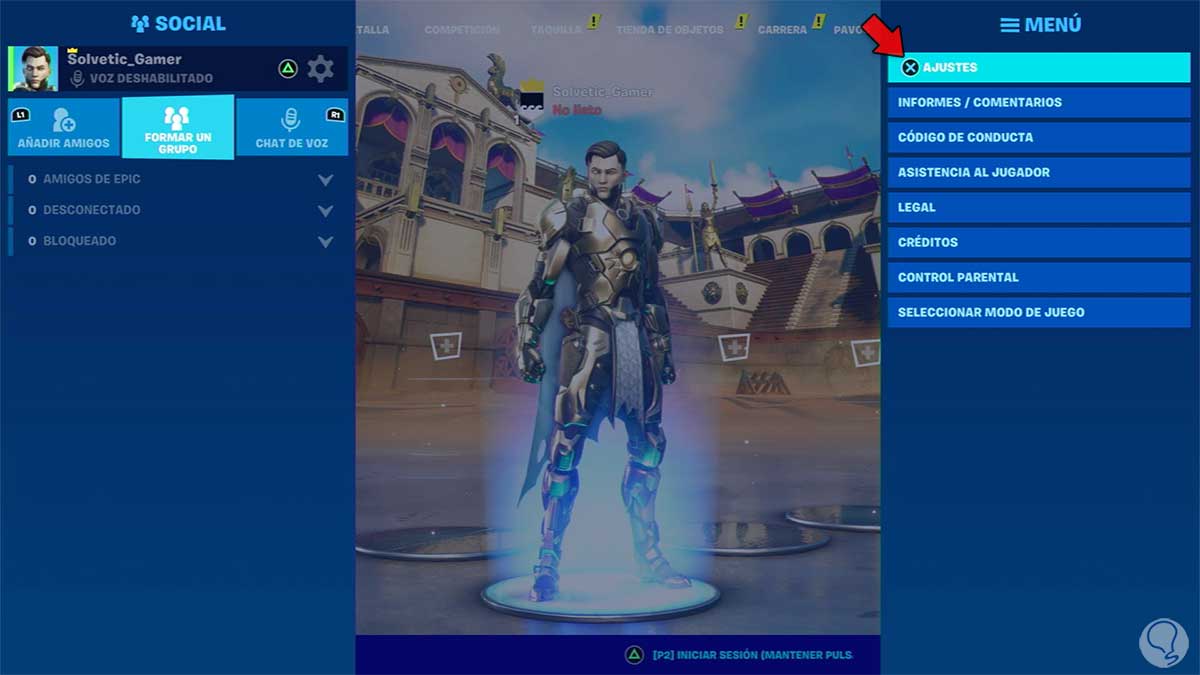The height and width of the screenshot is (675, 1200).
Task: Open the Carrera tab
Action: click(782, 30)
